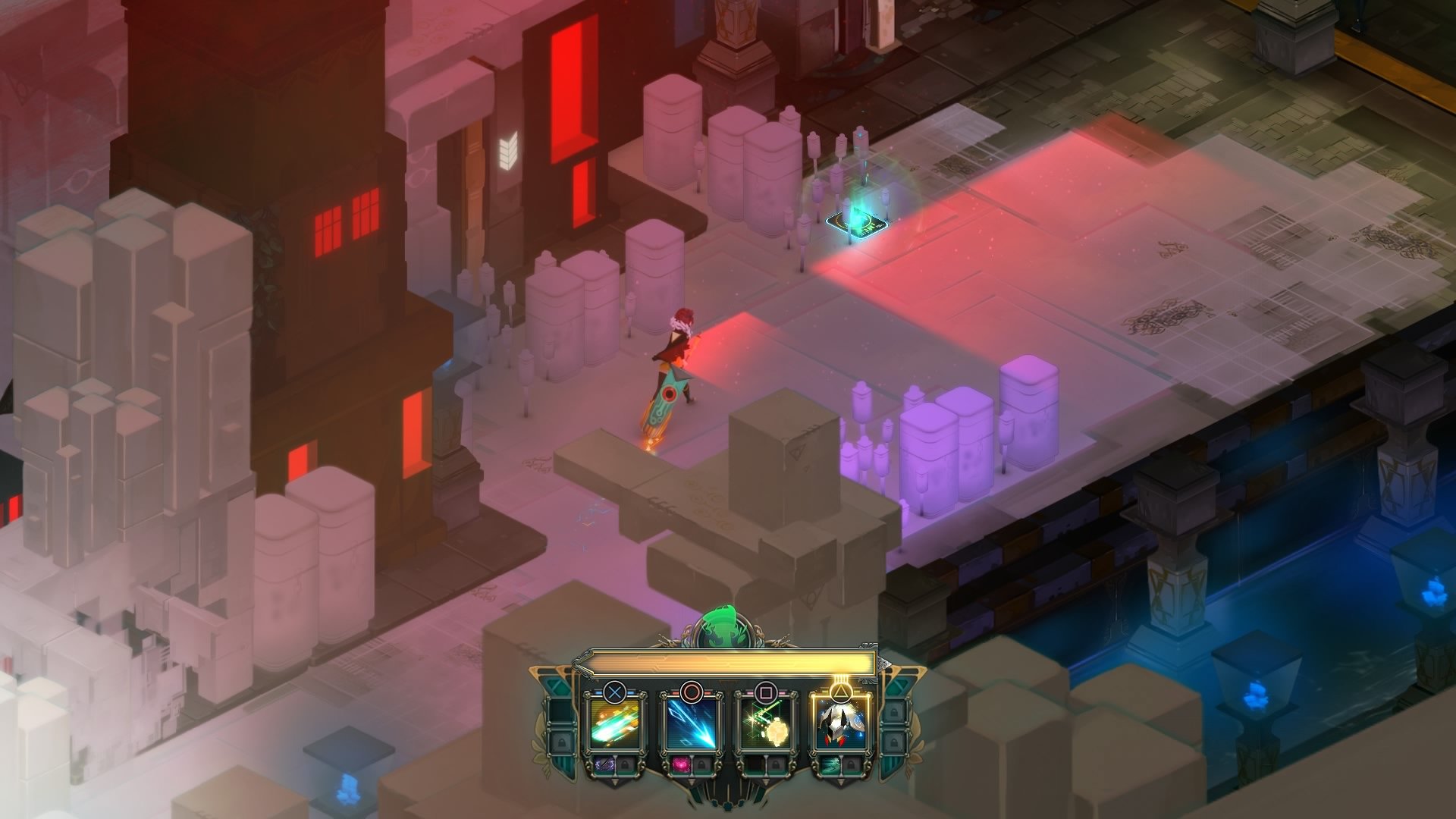
Task: Click the purple upgrade gem under the X slot
Action: pyautogui.click(x=604, y=764)
